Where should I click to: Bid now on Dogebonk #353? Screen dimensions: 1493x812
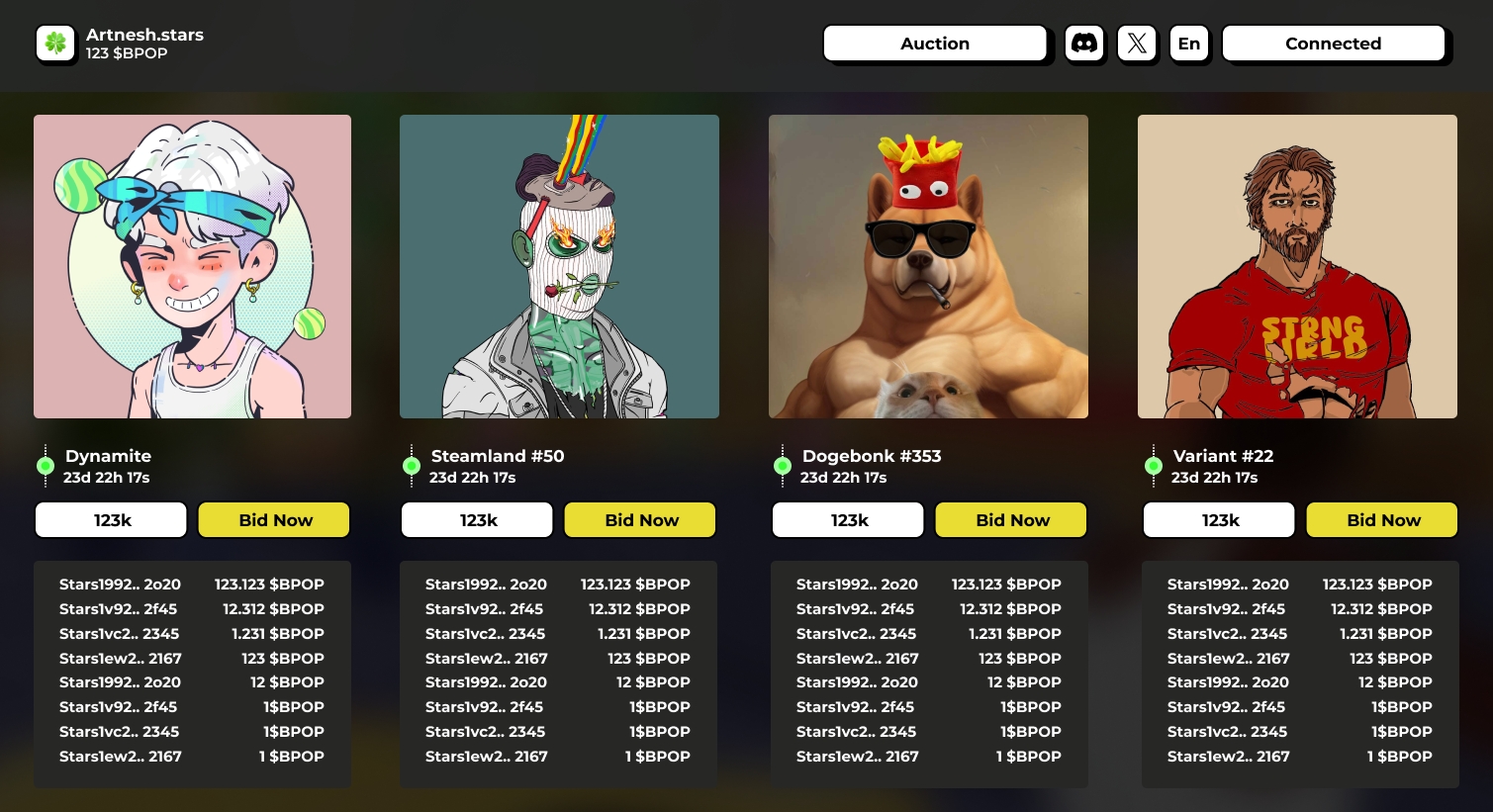click(x=1011, y=520)
